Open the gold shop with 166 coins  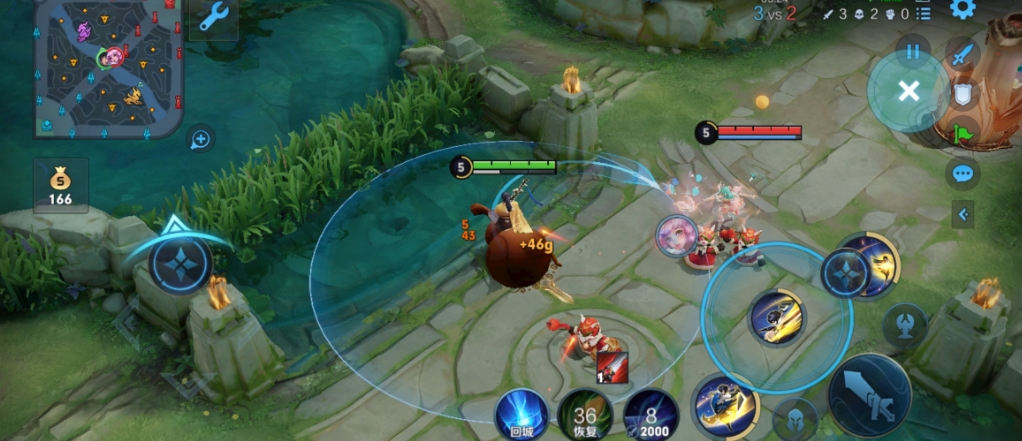coord(60,186)
